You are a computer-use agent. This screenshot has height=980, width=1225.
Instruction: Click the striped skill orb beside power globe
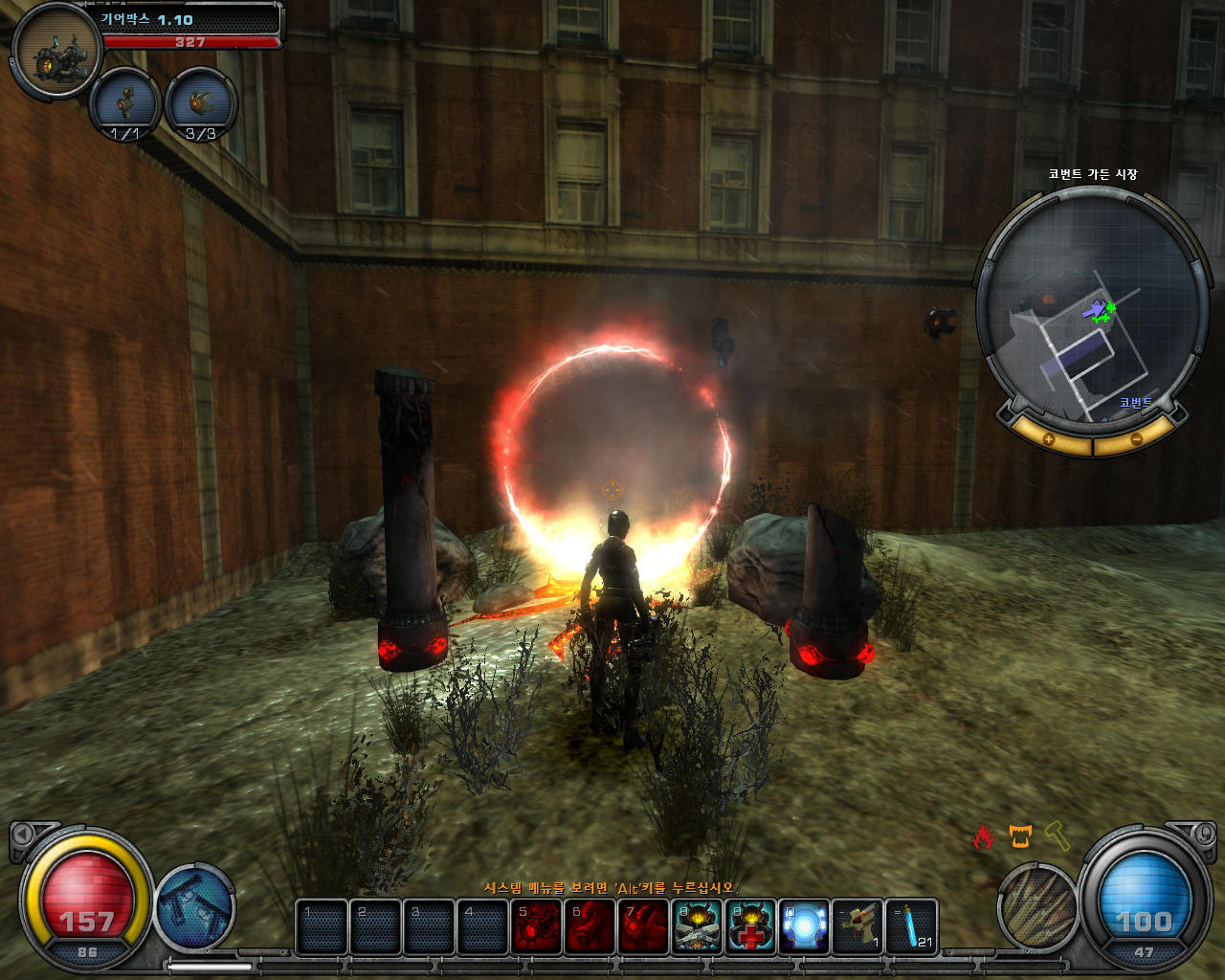[x=1038, y=905]
